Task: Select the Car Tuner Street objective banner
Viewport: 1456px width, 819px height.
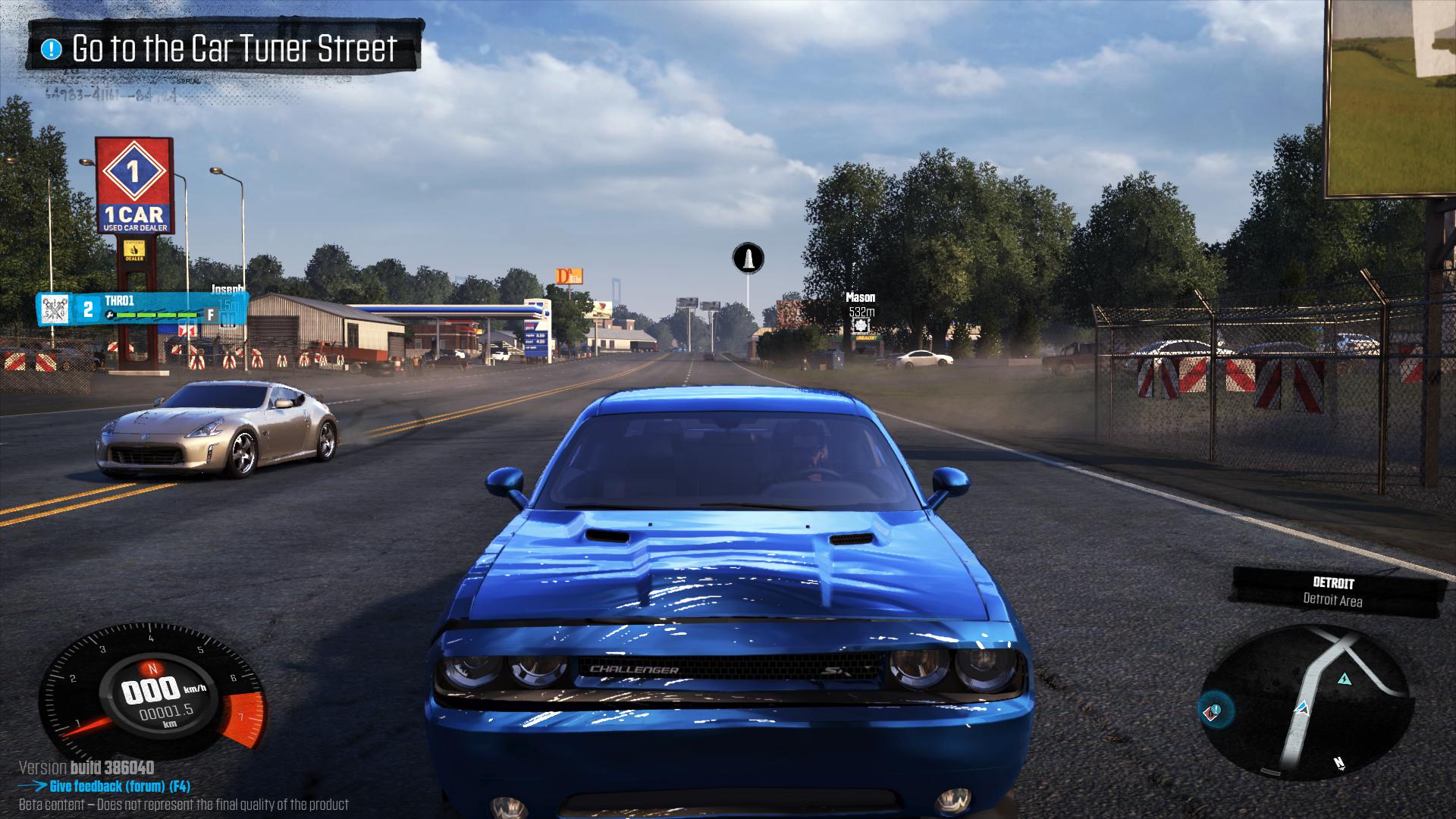Action: click(224, 49)
